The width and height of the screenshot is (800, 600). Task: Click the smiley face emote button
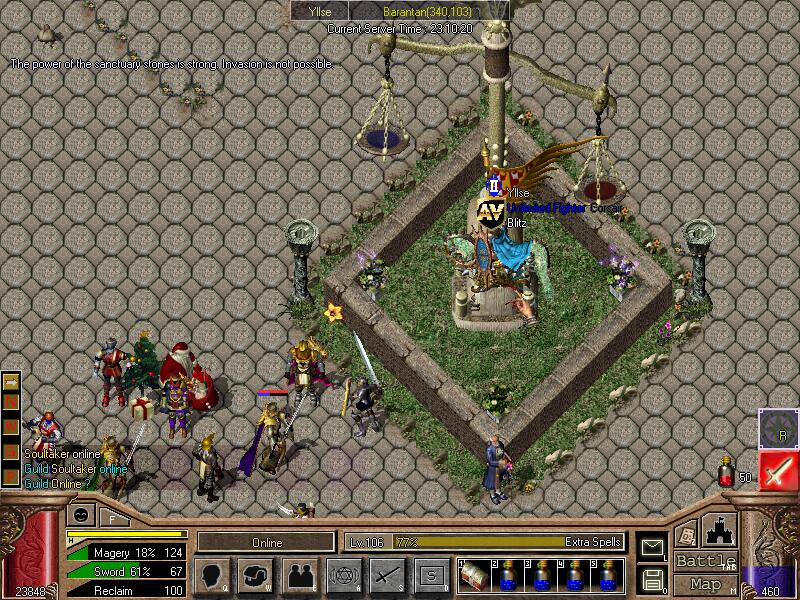click(81, 514)
